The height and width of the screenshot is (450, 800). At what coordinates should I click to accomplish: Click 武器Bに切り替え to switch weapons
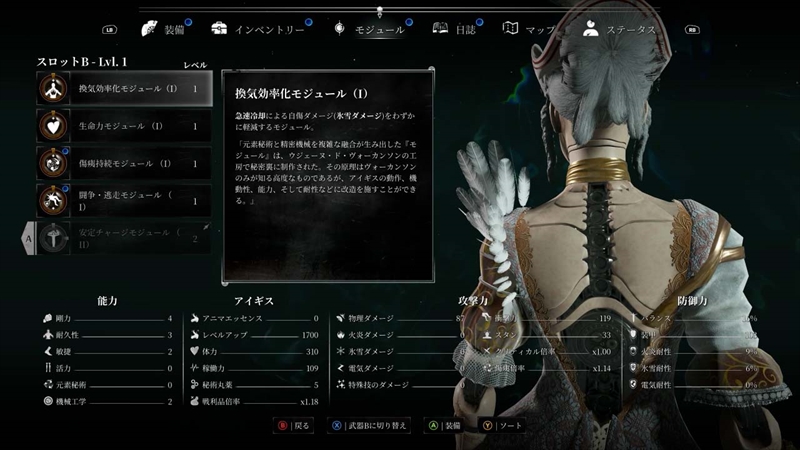click(x=368, y=425)
